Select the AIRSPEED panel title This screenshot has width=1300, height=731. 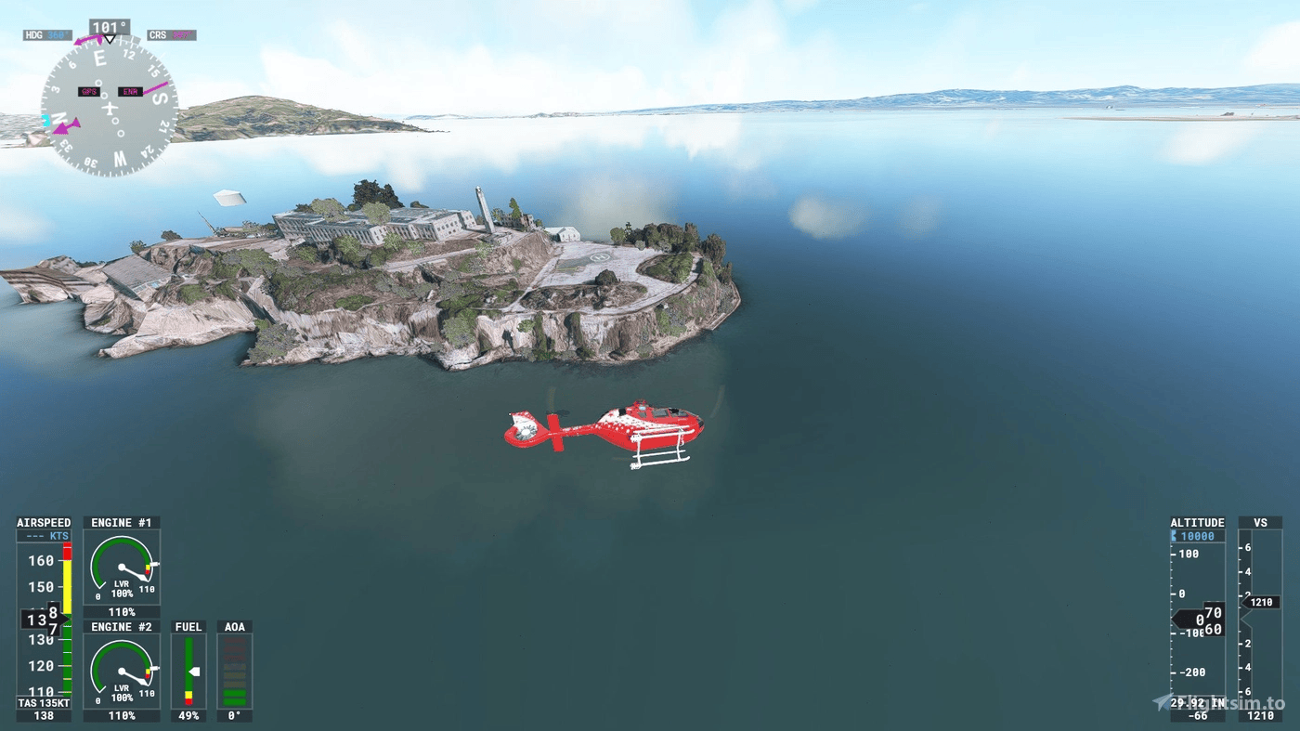coord(44,522)
